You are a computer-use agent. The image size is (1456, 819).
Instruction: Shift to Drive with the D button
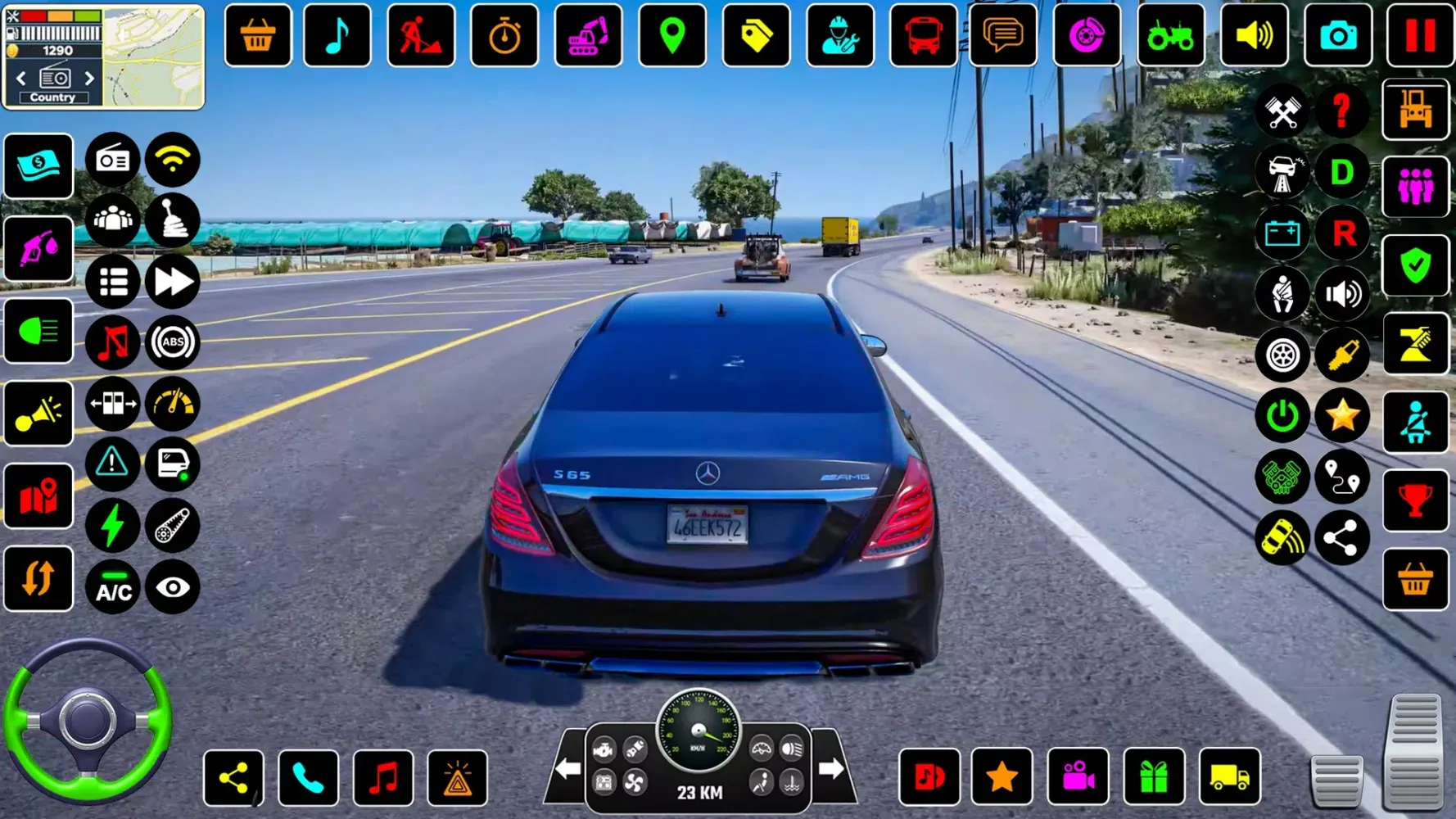point(1341,173)
